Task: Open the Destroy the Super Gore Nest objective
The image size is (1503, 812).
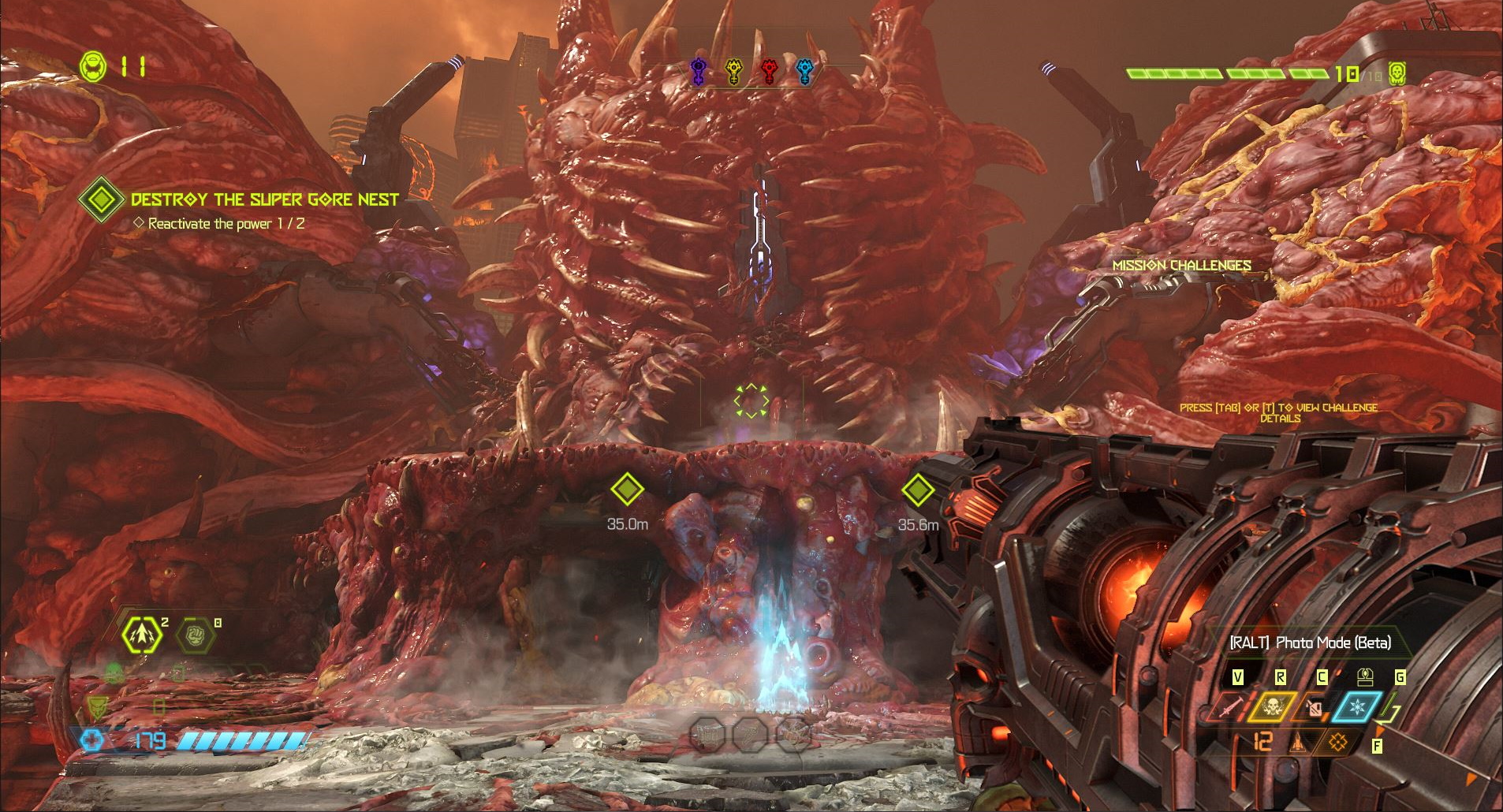Action: click(264, 199)
